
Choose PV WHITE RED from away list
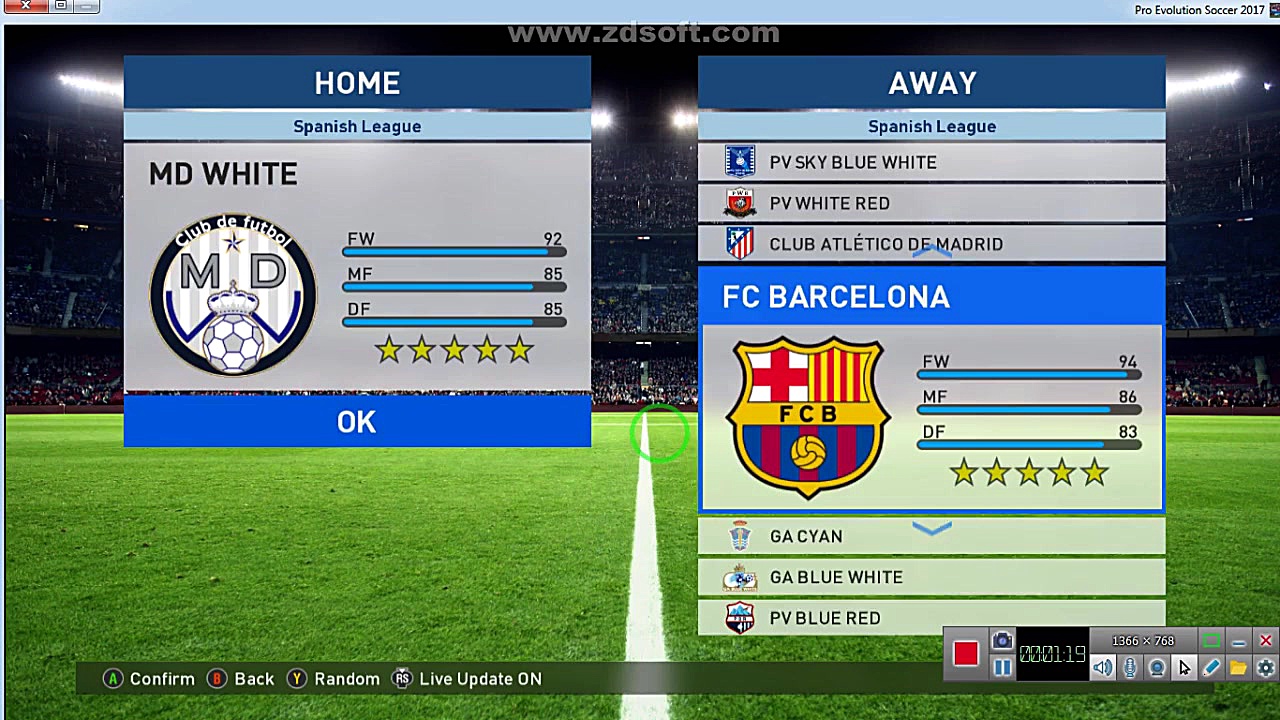(931, 203)
